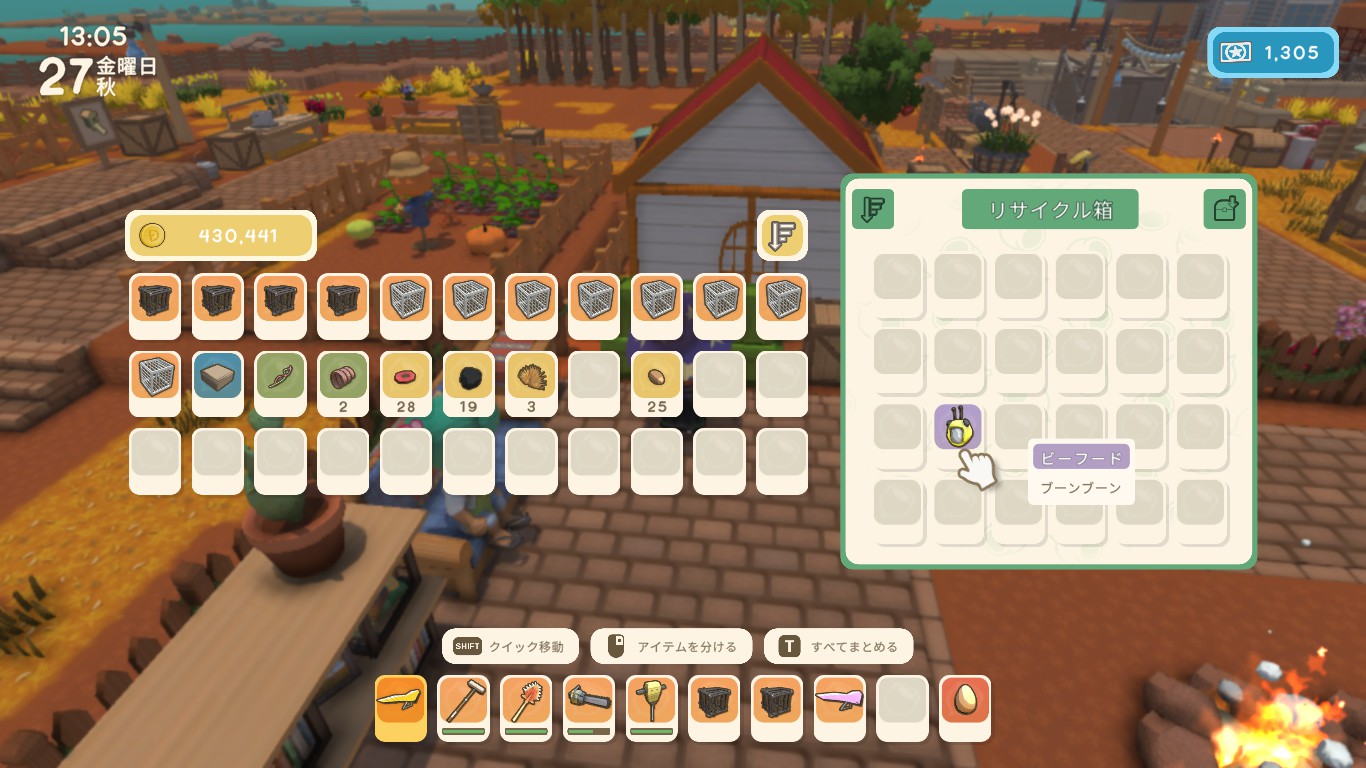
Task: Sort the recycle box contents
Action: [x=873, y=209]
